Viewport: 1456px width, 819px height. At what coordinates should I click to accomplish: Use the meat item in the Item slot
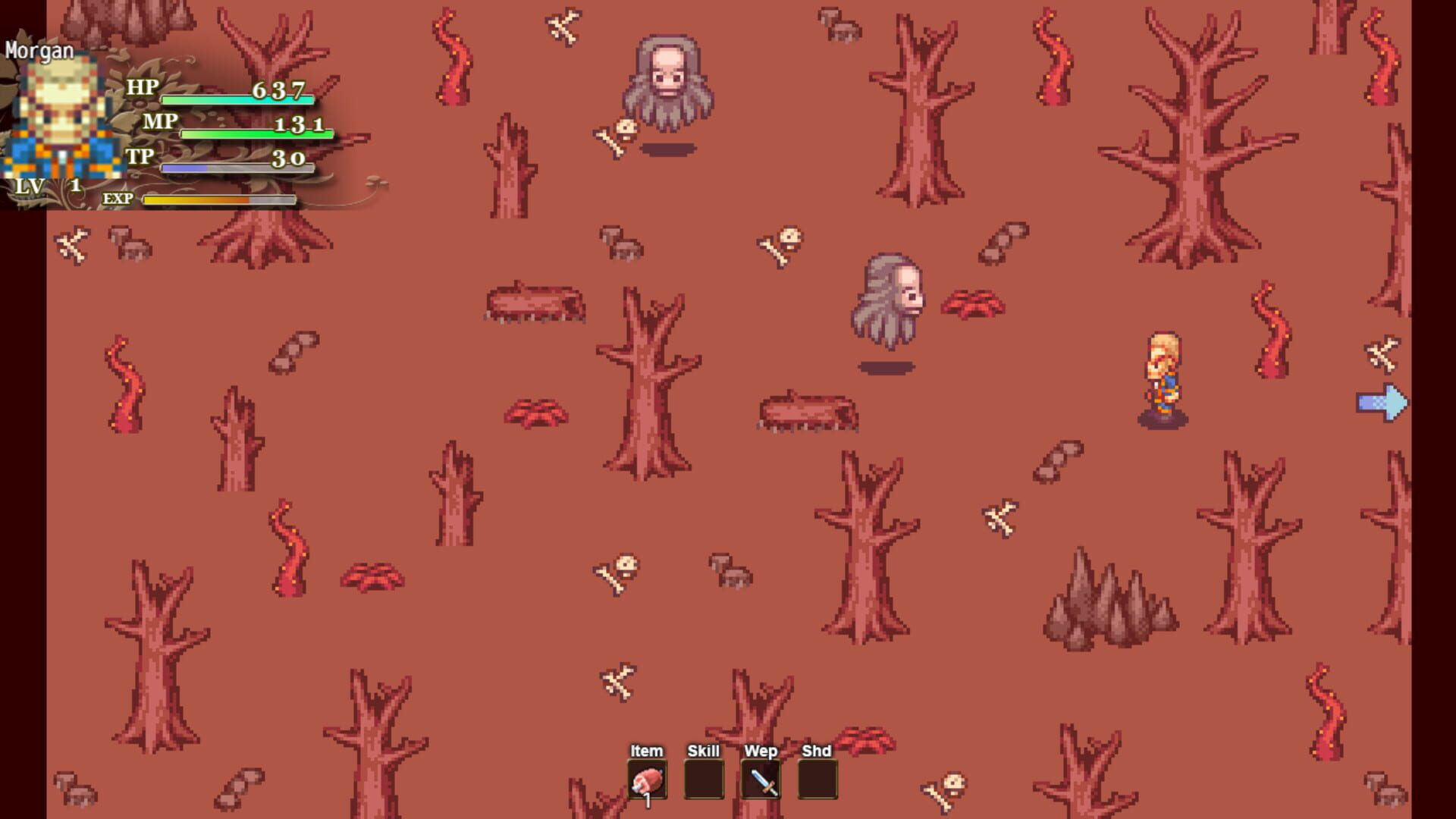tap(645, 778)
